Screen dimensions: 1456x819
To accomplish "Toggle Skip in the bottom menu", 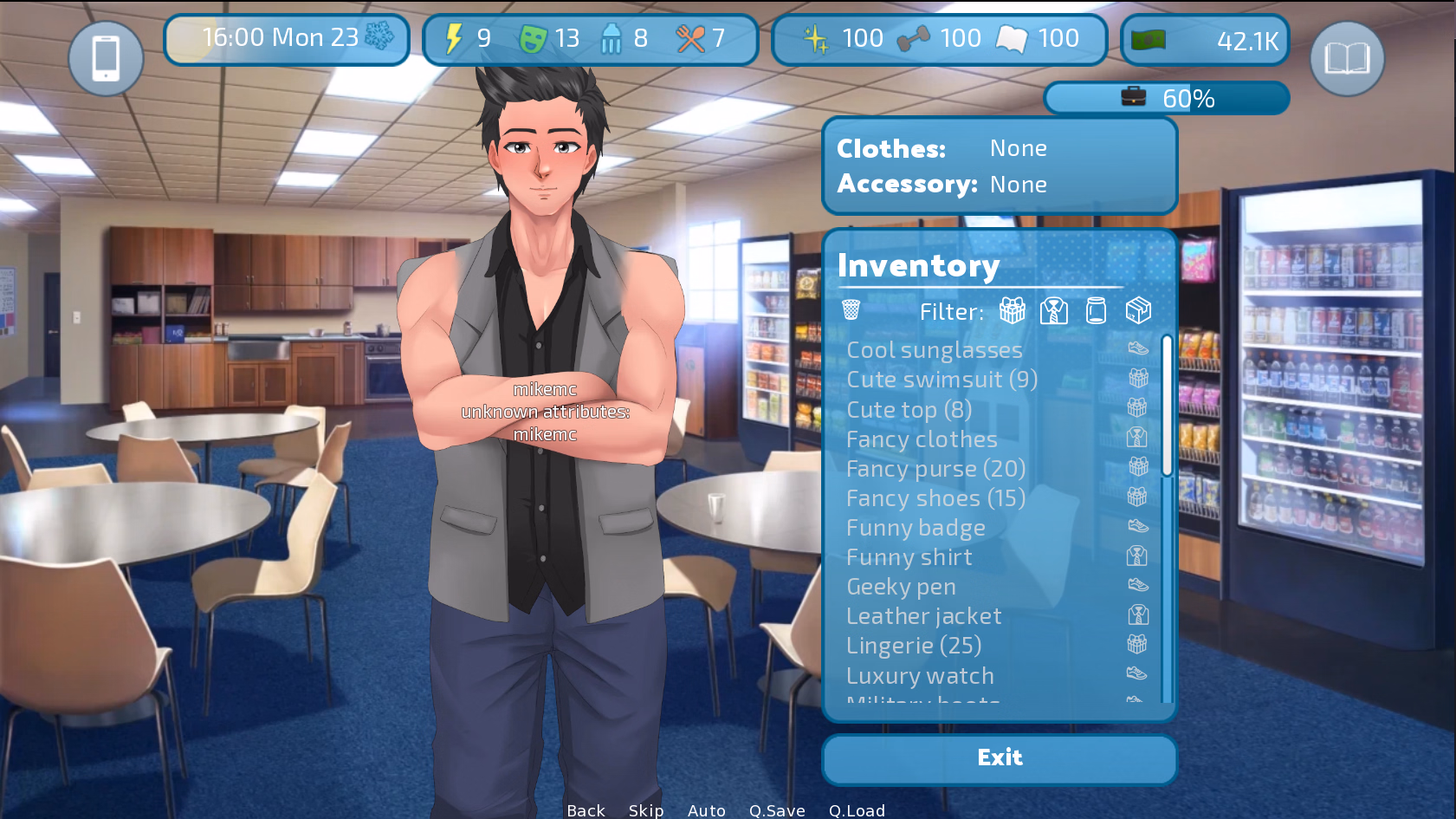I will [x=646, y=810].
